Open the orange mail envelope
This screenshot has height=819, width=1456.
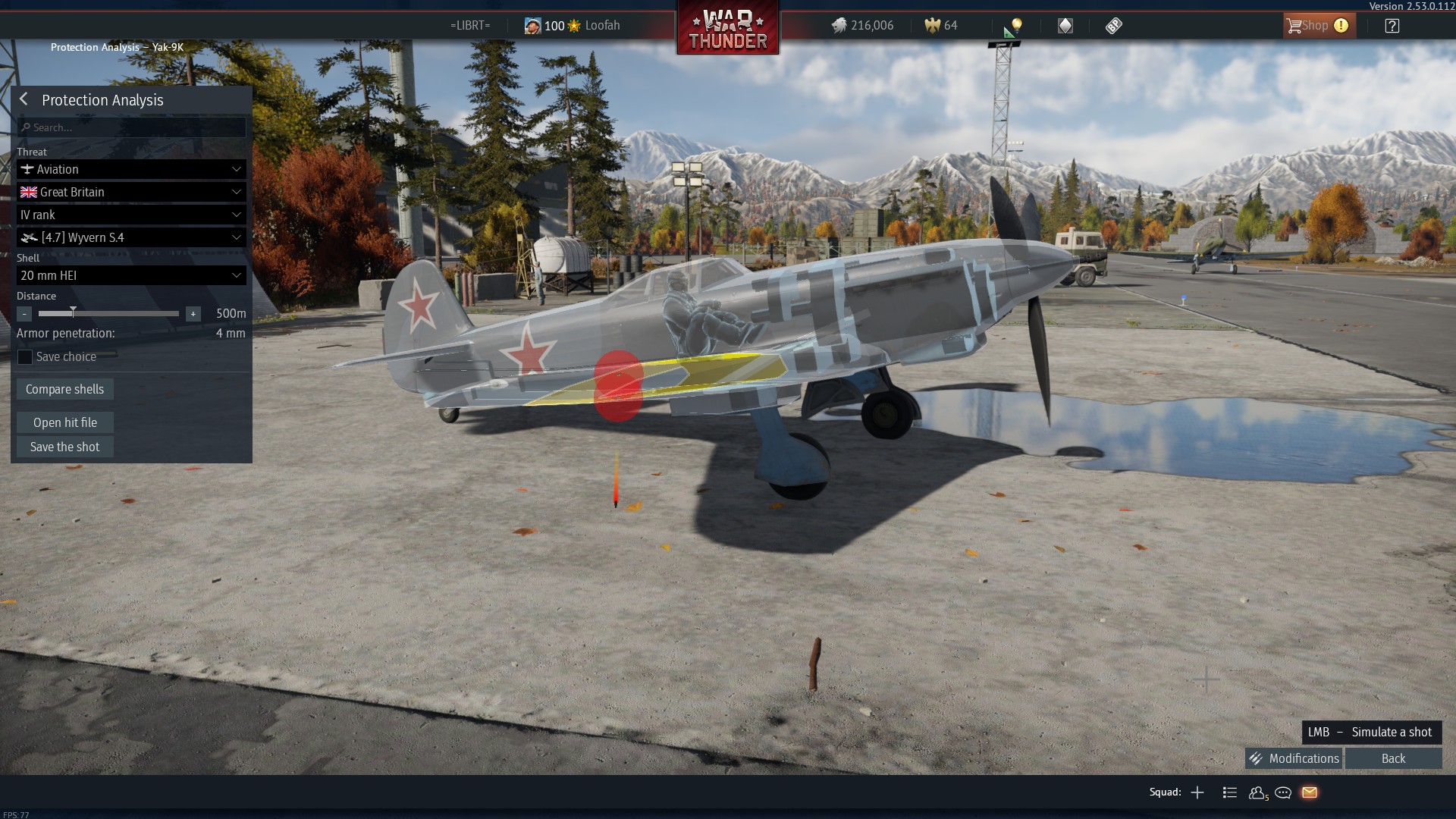coord(1310,792)
